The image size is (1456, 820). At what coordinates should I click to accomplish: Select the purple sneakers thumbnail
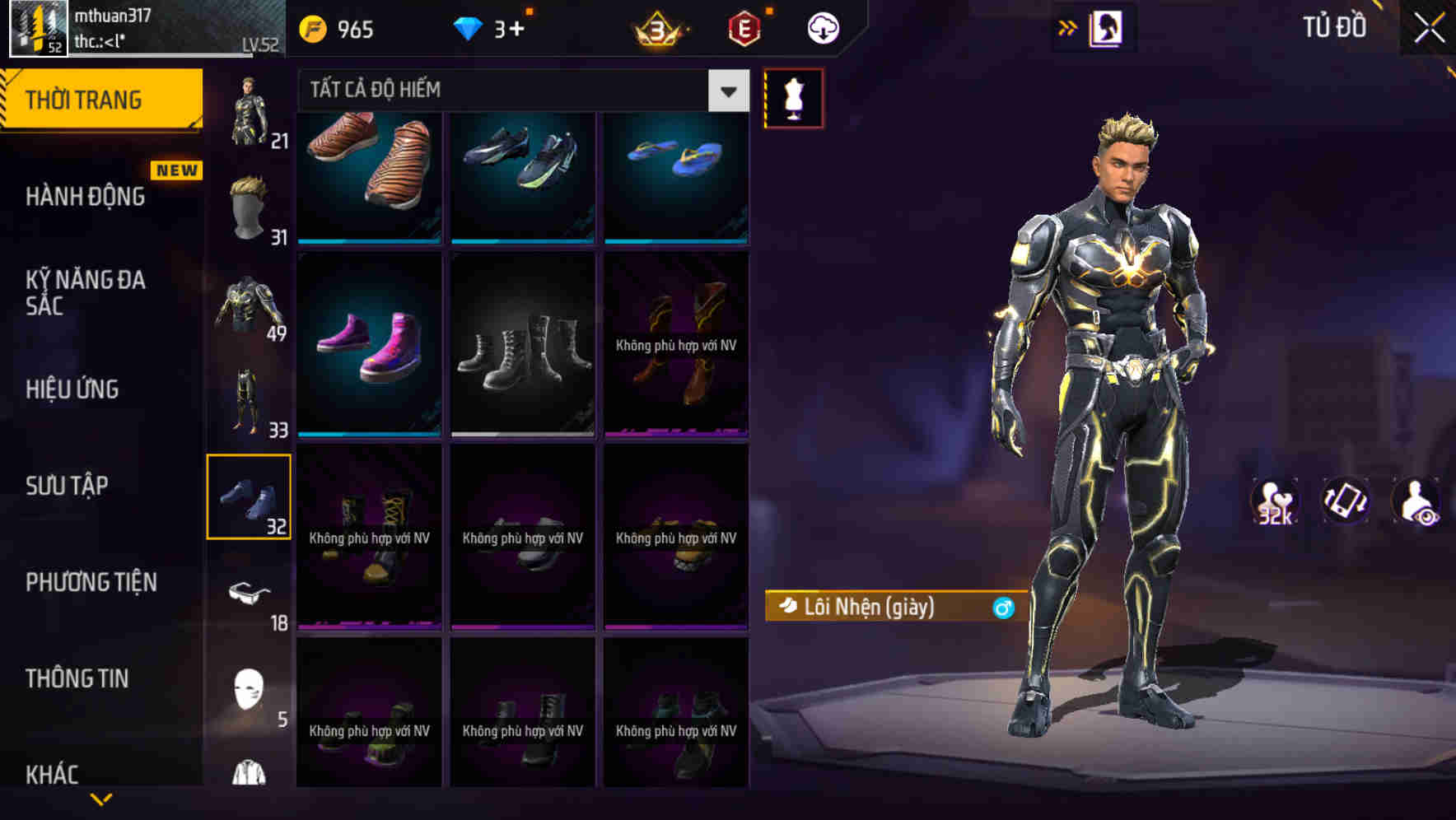point(368,344)
